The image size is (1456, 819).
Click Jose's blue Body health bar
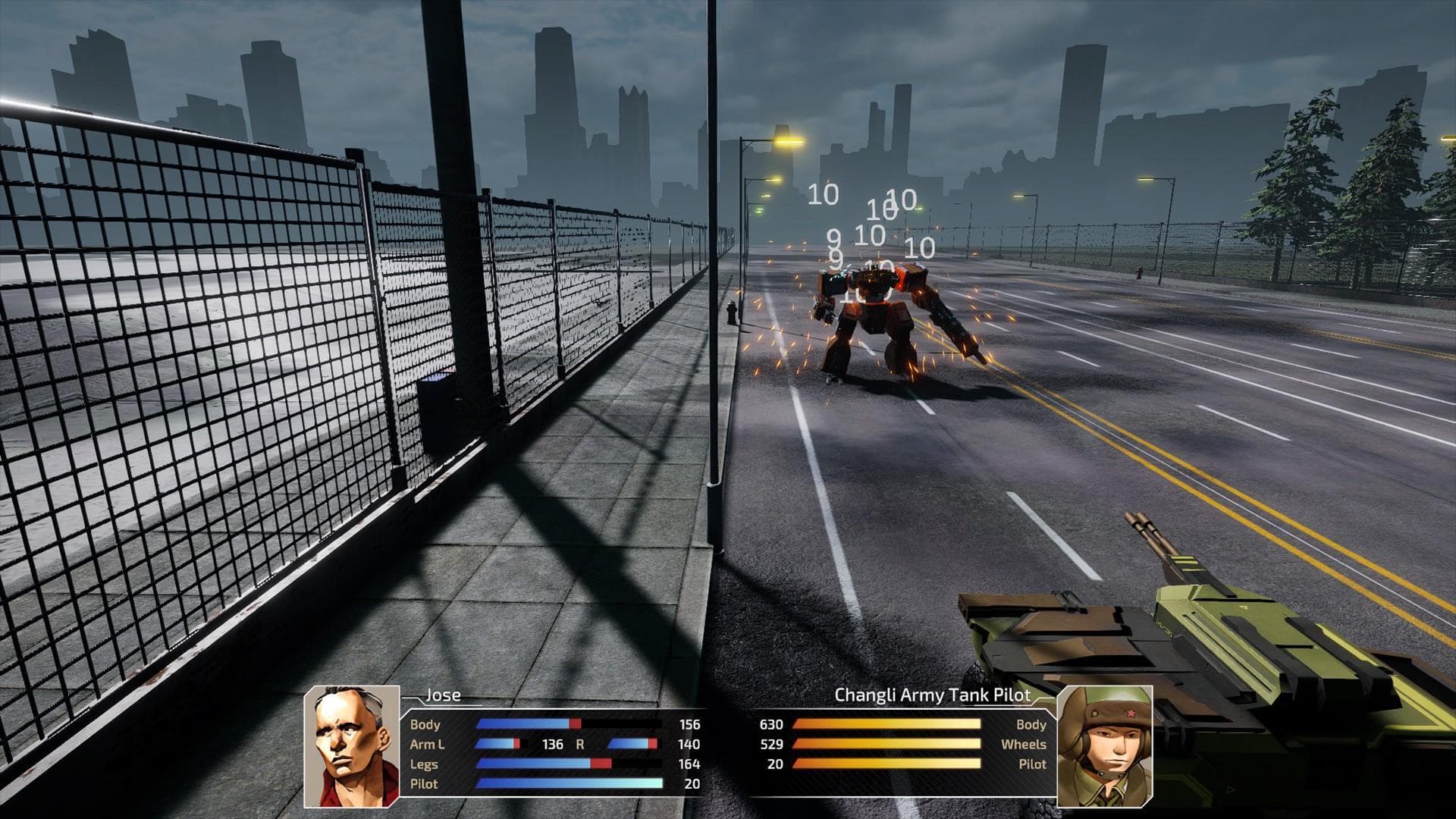(x=523, y=725)
